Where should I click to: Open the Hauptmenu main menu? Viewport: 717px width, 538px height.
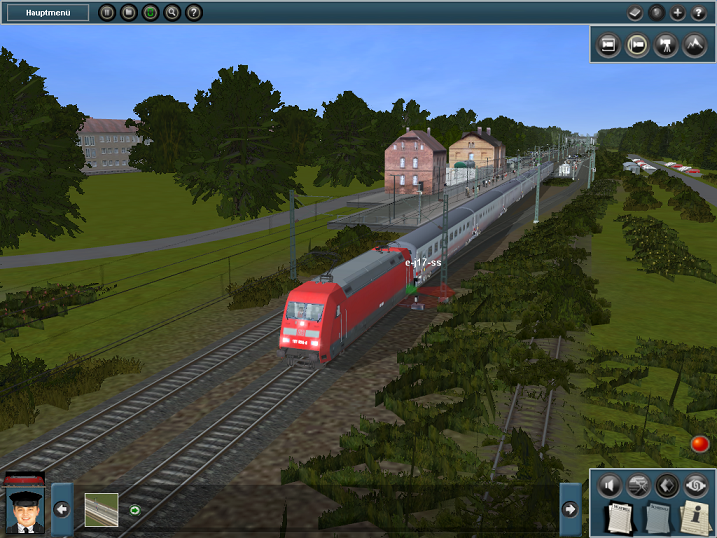[x=45, y=13]
